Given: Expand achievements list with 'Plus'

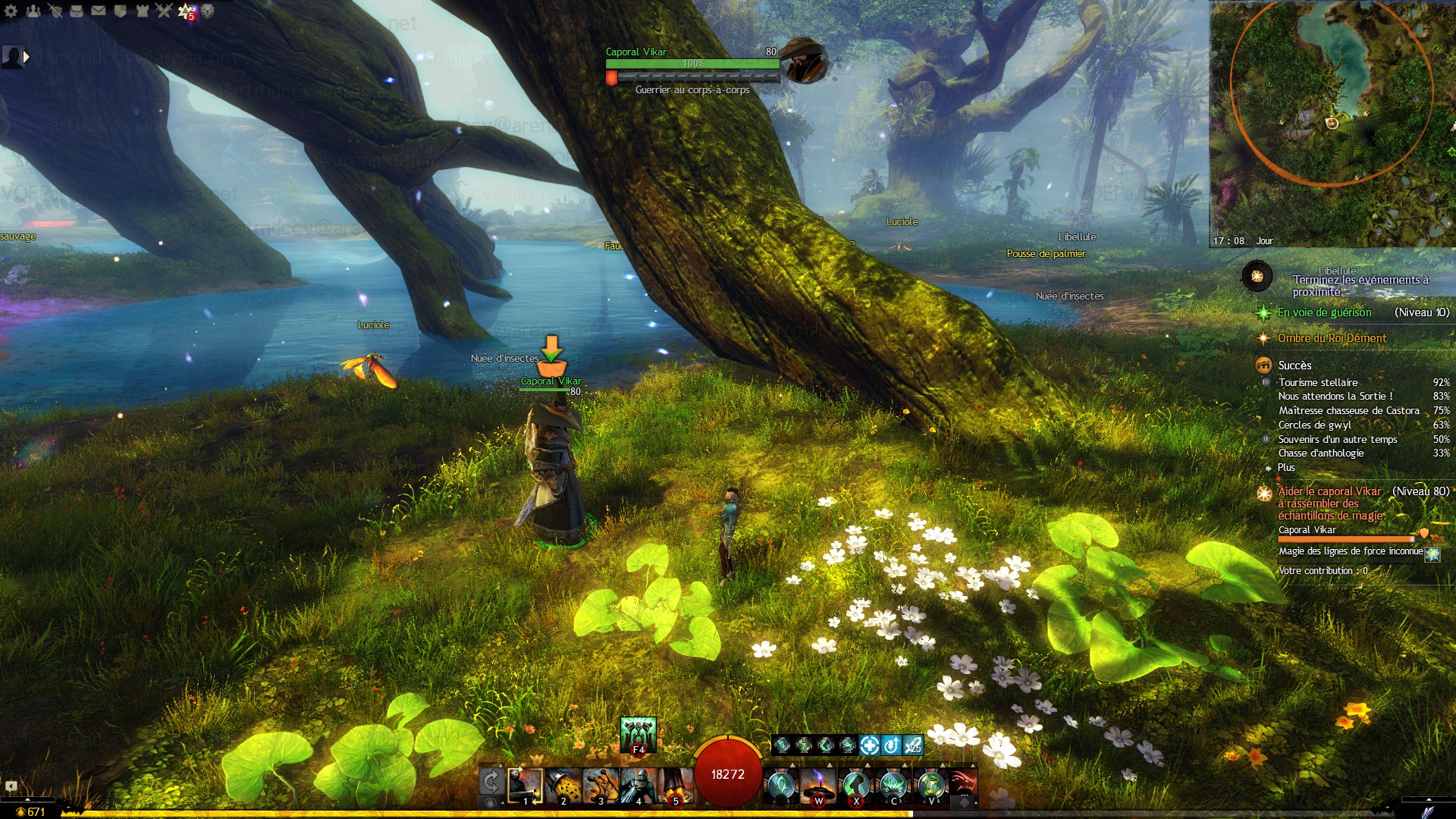Looking at the screenshot, I should (1286, 468).
